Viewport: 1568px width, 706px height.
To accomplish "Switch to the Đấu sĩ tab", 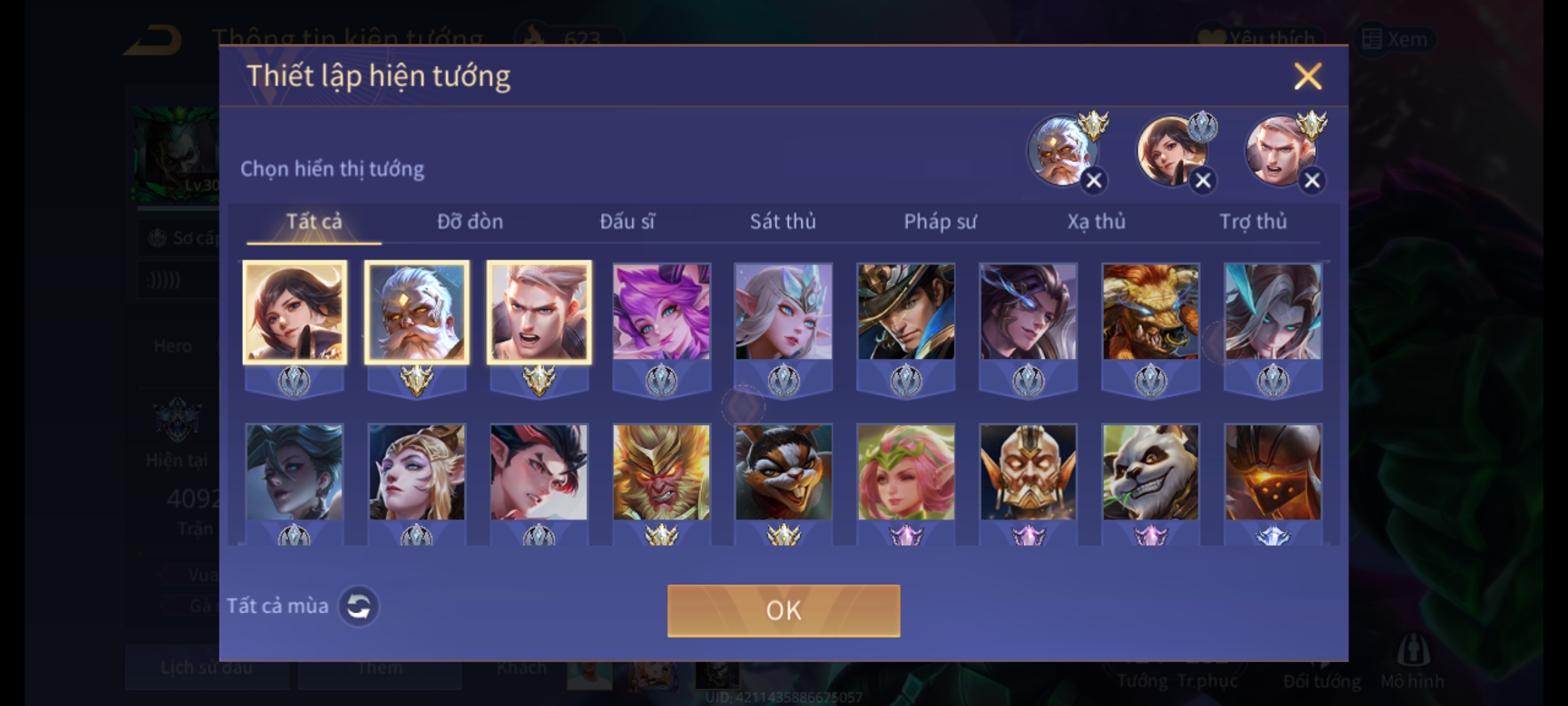I will tap(627, 222).
